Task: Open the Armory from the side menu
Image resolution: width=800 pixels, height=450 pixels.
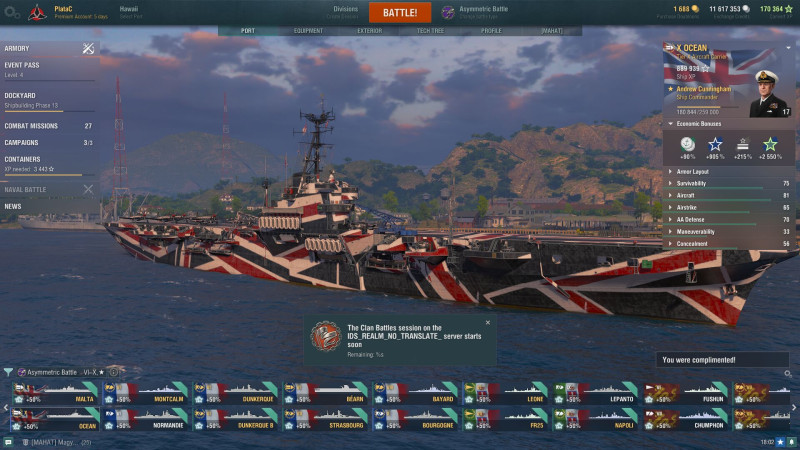Action: click(x=18, y=48)
